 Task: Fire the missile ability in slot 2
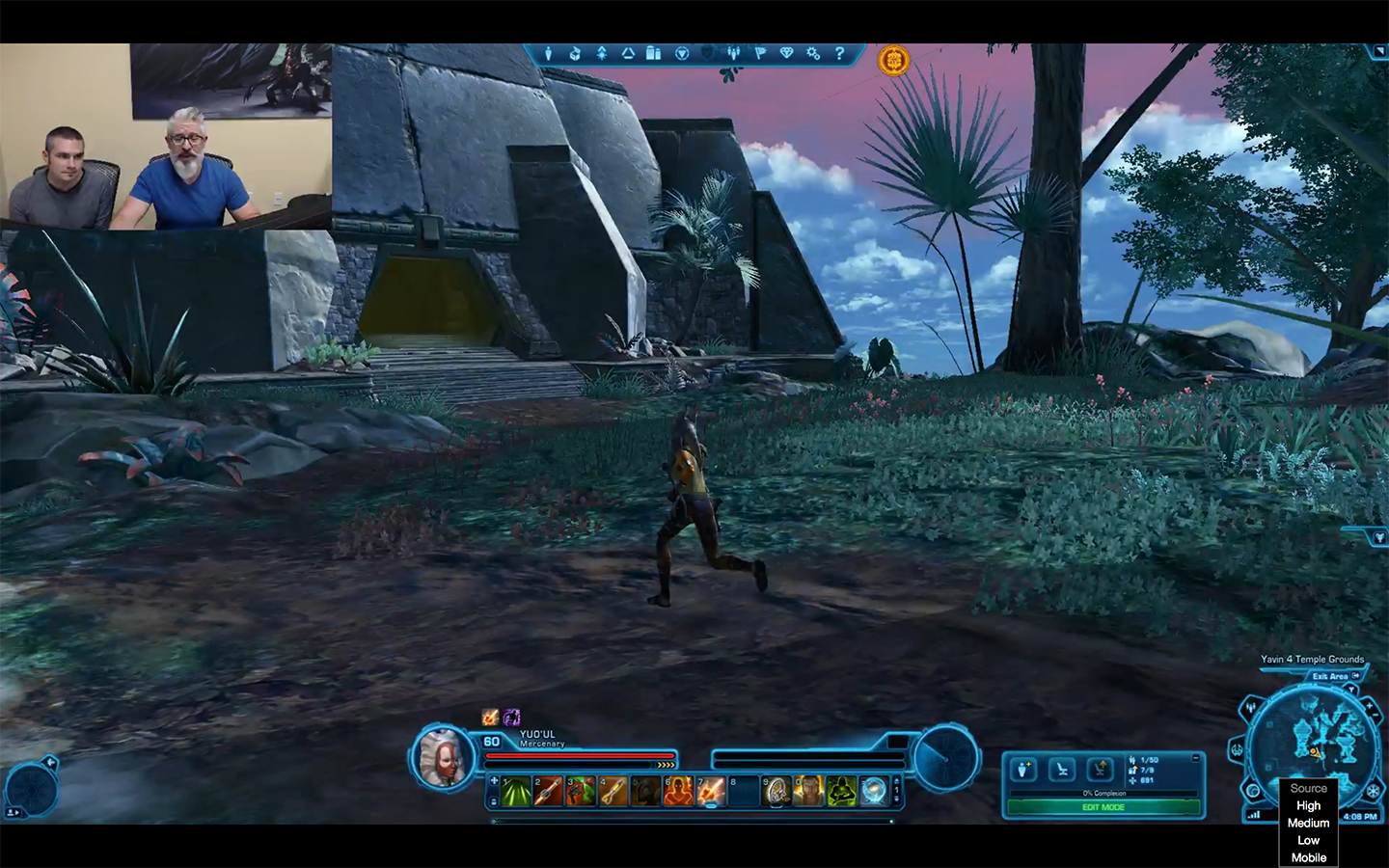[x=549, y=791]
